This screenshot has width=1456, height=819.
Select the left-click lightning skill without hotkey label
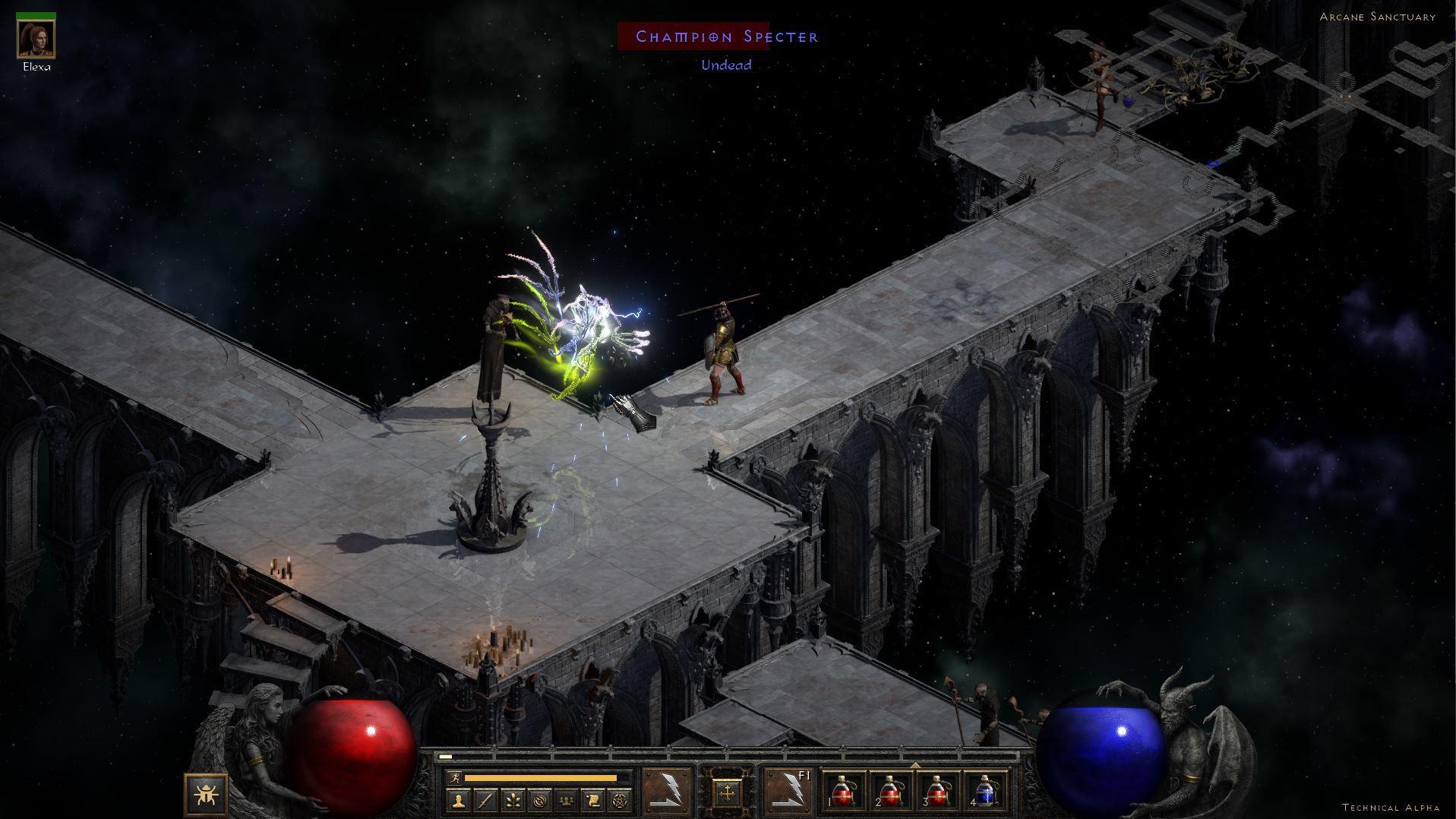click(667, 792)
